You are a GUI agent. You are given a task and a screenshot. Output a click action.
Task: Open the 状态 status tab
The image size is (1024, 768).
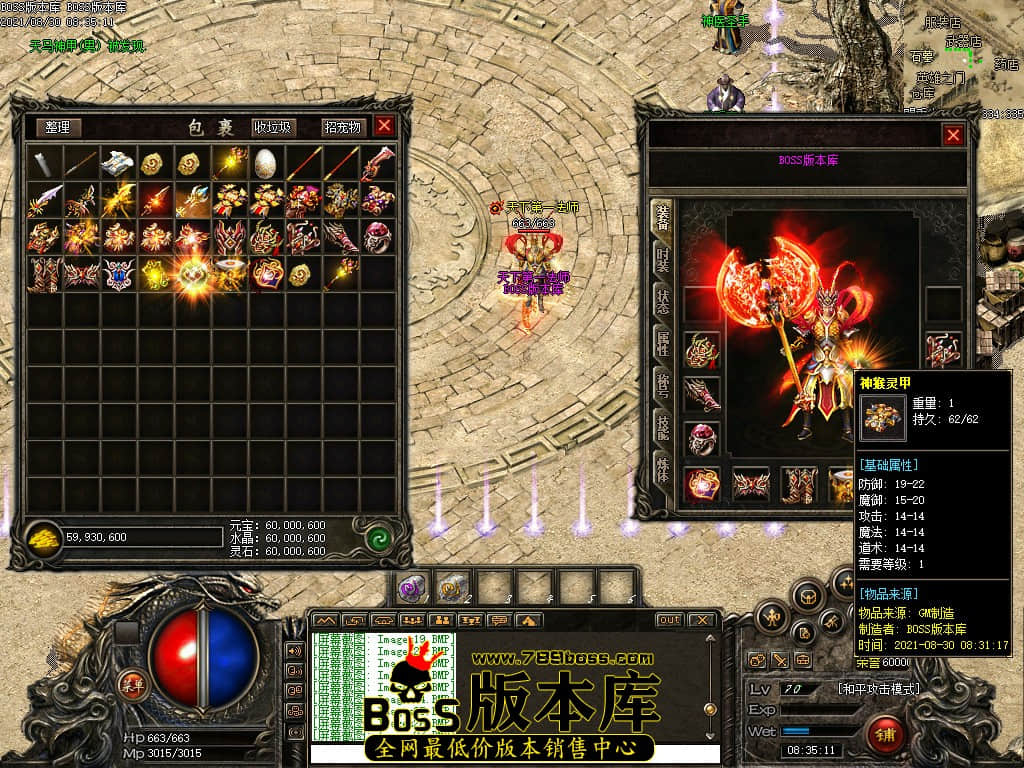(x=662, y=301)
